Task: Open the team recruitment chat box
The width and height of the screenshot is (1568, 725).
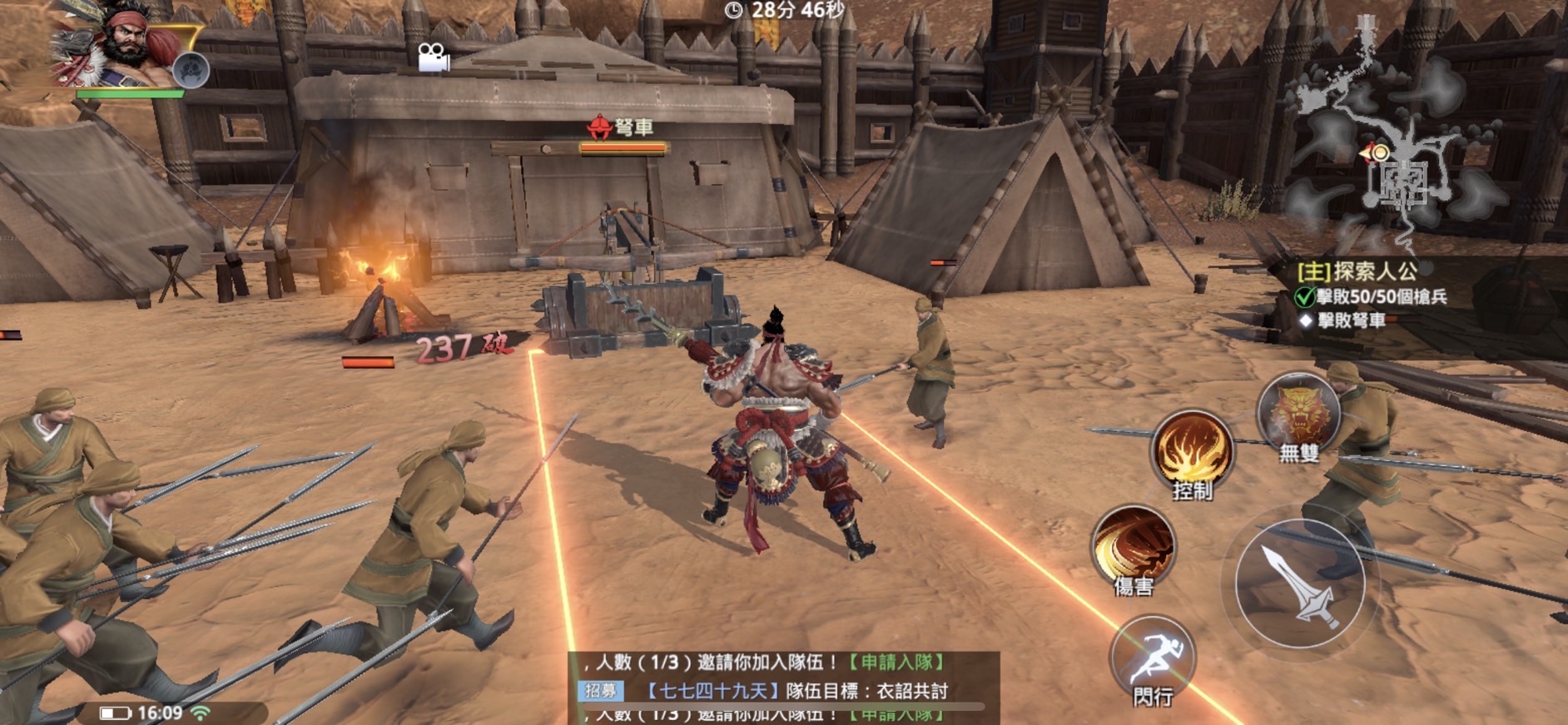Action: tap(782, 688)
